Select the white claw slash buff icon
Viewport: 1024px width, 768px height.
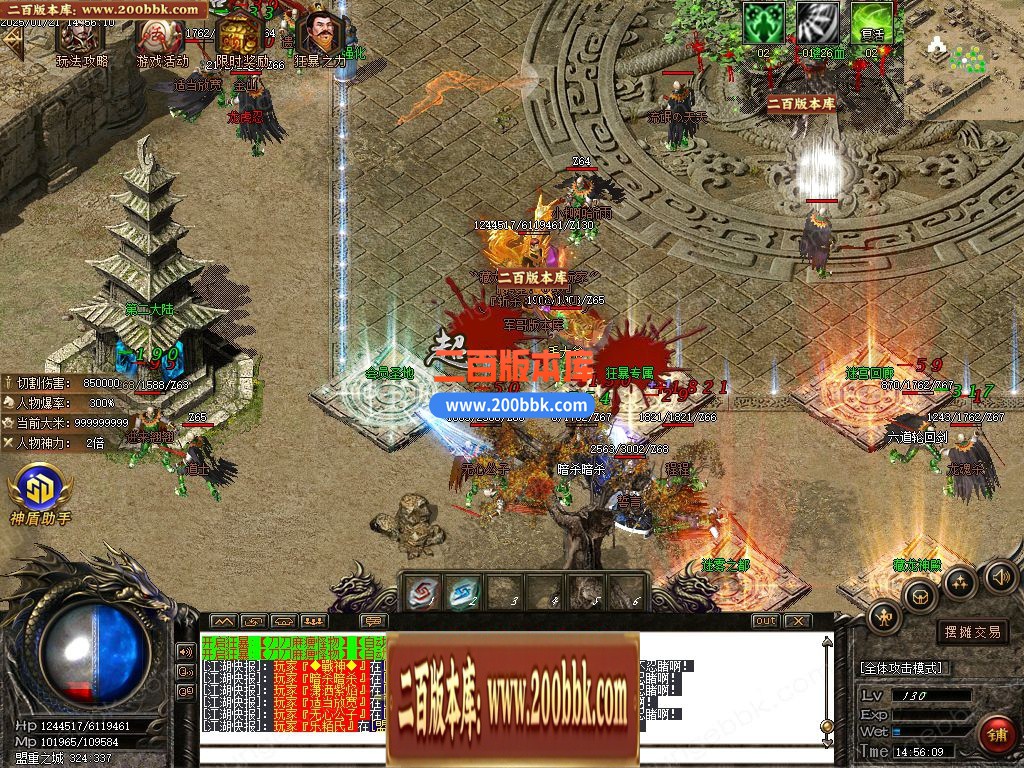tap(817, 24)
